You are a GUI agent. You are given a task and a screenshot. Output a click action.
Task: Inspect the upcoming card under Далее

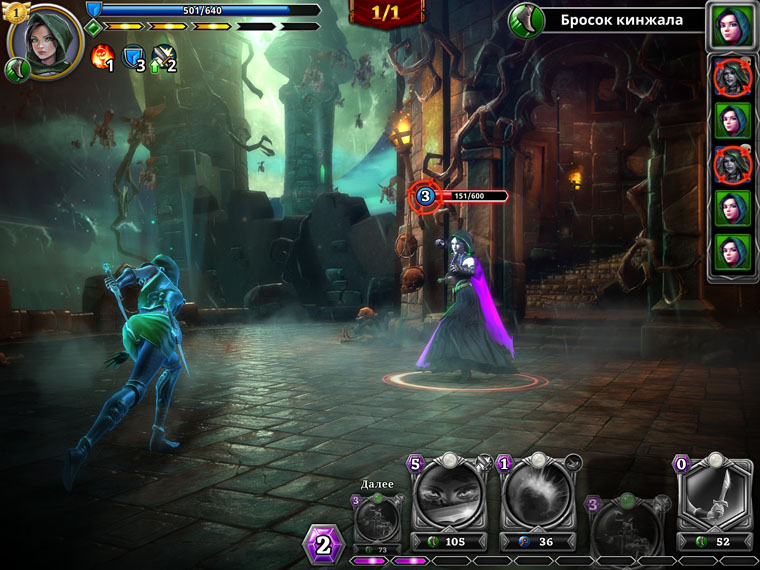click(379, 517)
